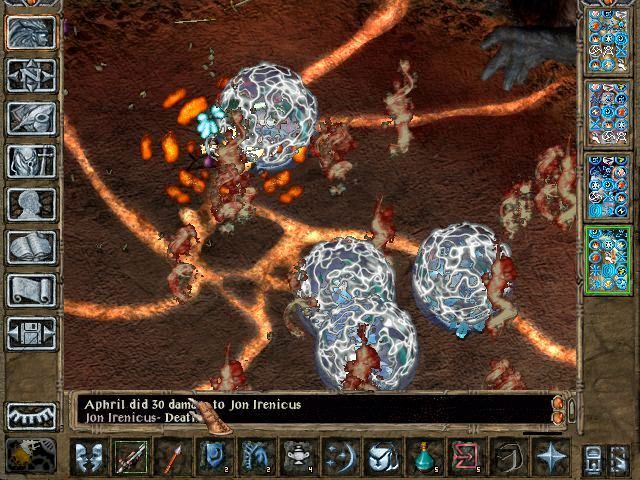
Task: Show the character record sheet
Action: 31,204
